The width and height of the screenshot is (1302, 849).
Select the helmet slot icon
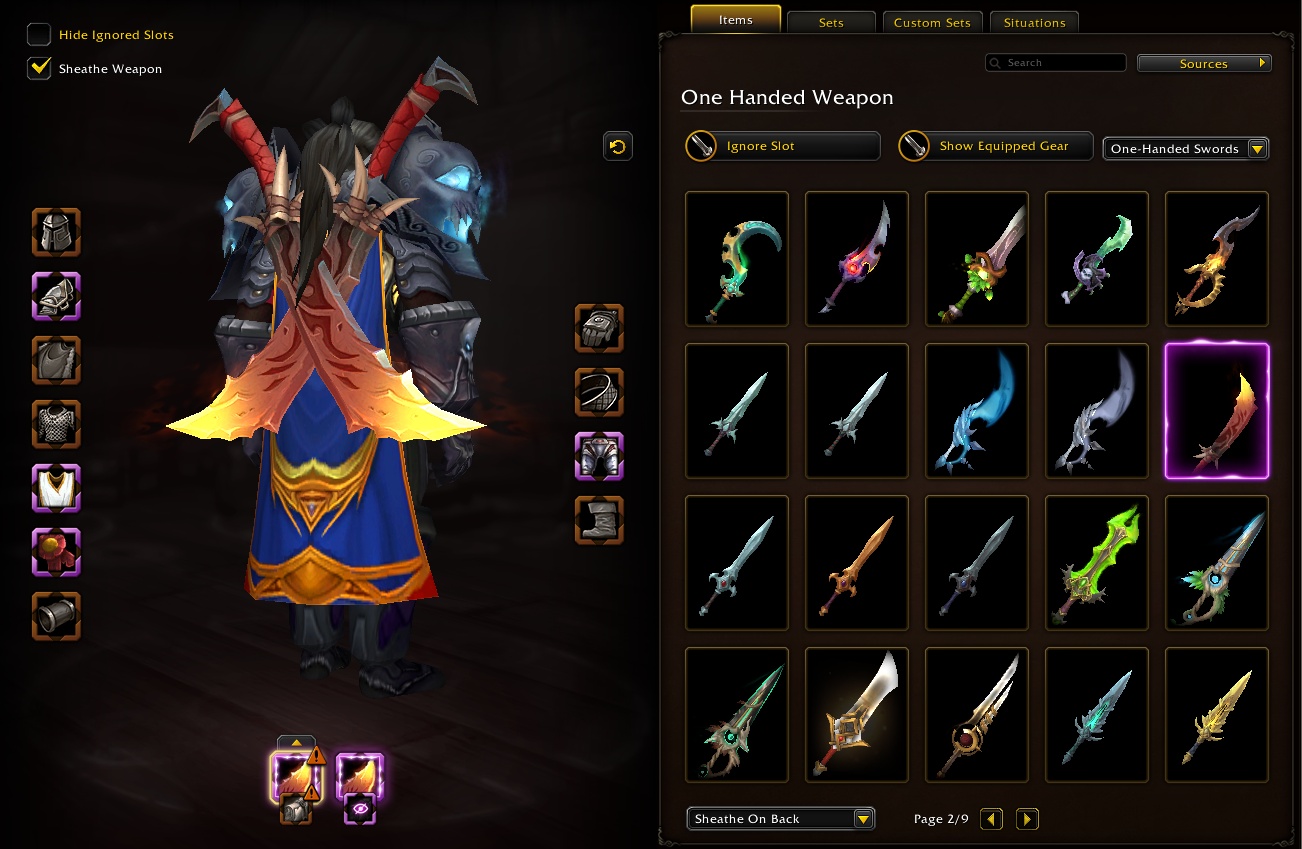[56, 232]
